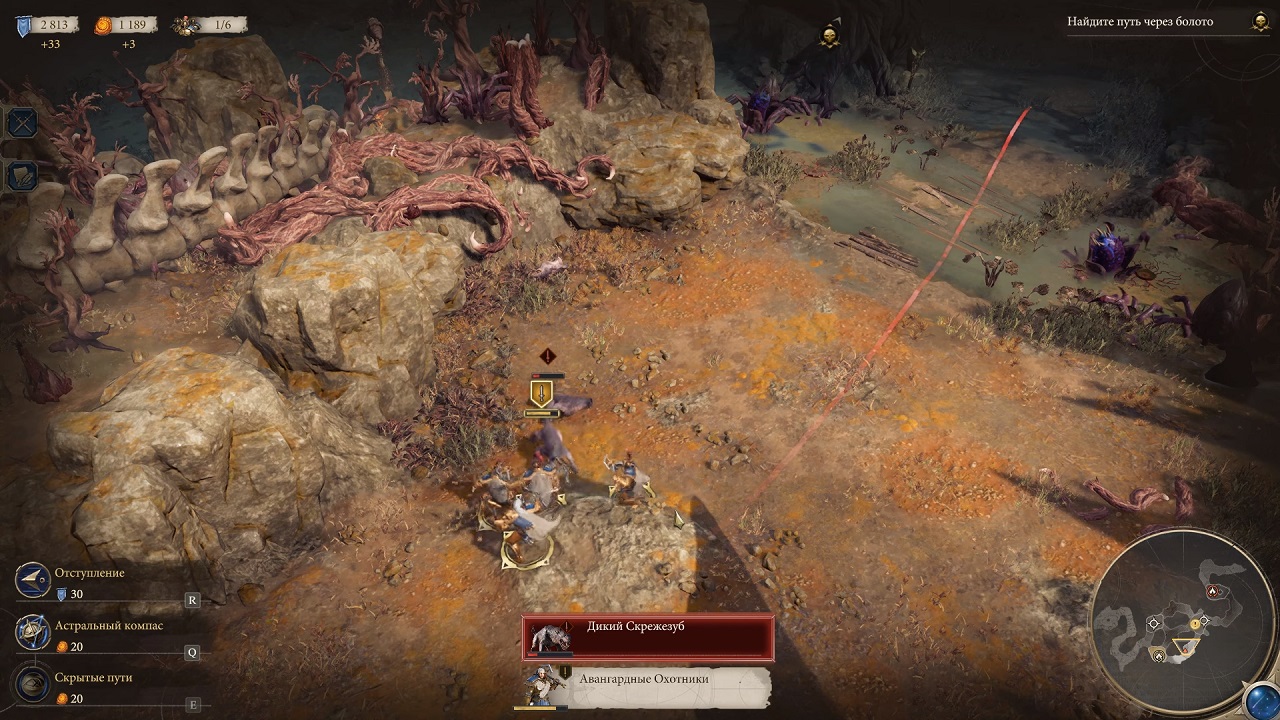Open the objective tracker "Найдите путь через болото"

click(x=1140, y=22)
